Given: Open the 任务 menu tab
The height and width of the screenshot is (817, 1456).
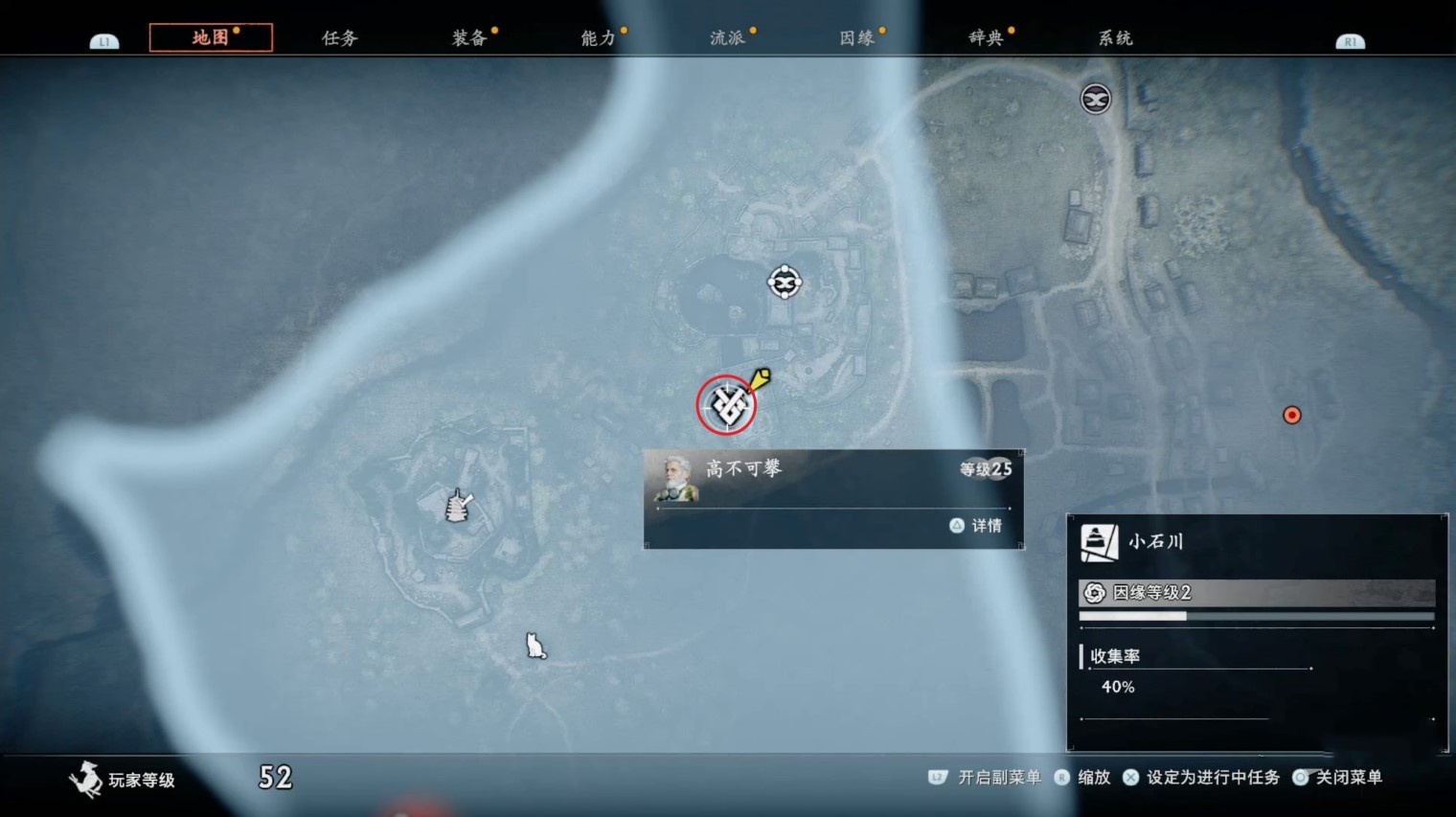Looking at the screenshot, I should [340, 37].
